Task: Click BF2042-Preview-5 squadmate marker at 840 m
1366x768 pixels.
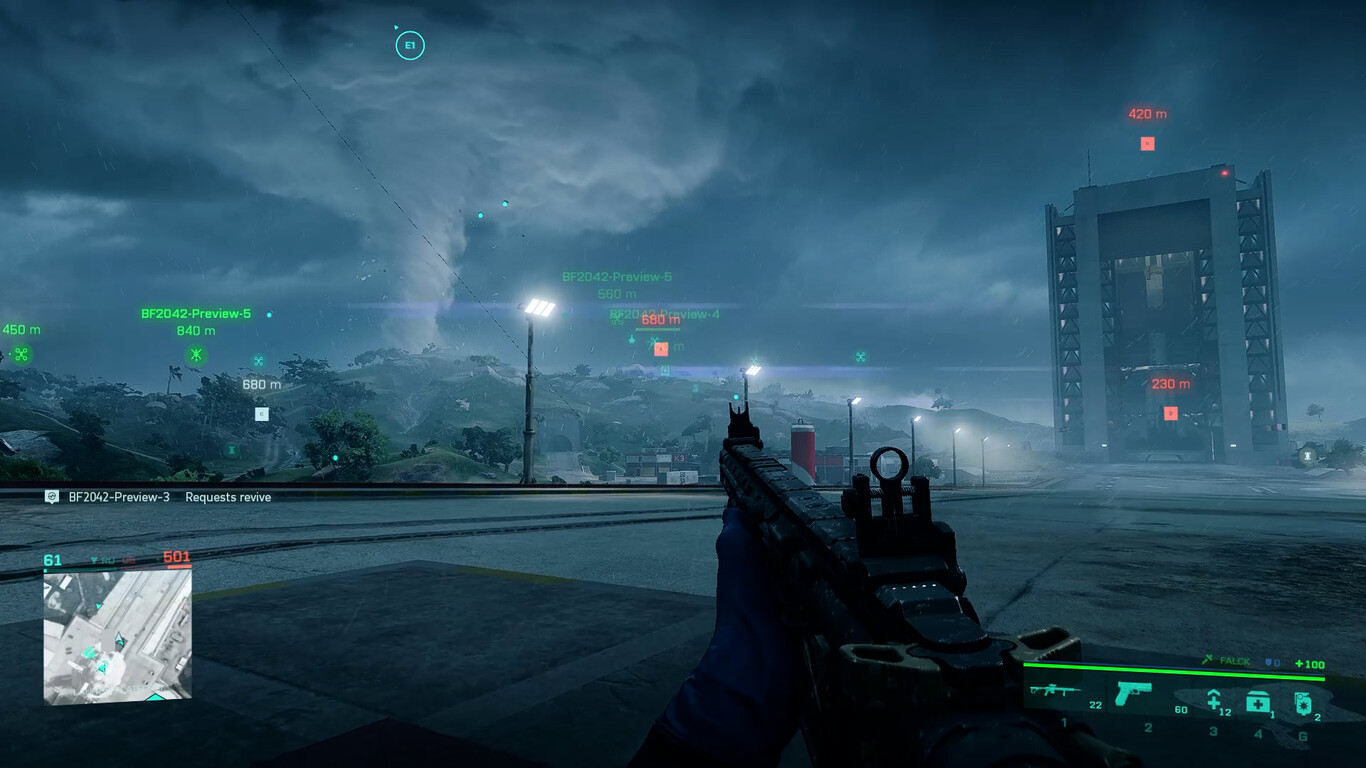Action: [x=197, y=354]
